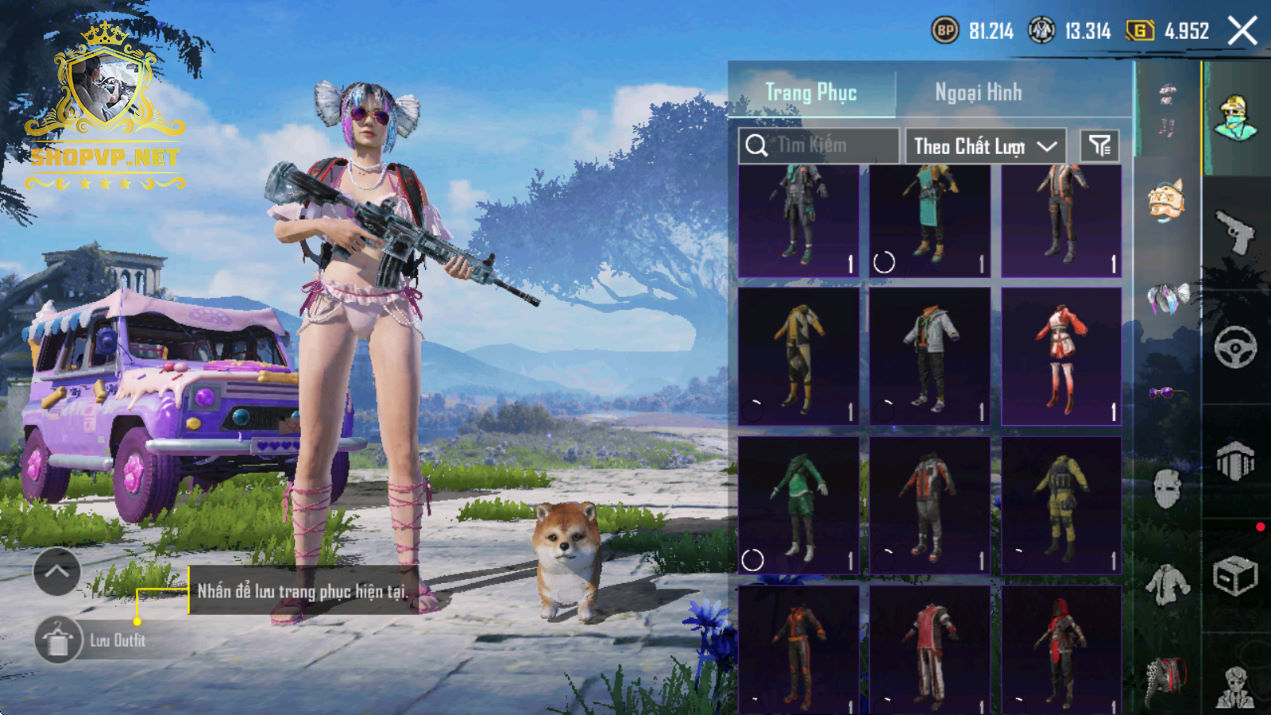The height and width of the screenshot is (715, 1271).
Task: Open the Theo Chất Lượng sort dropdown
Action: [x=985, y=146]
